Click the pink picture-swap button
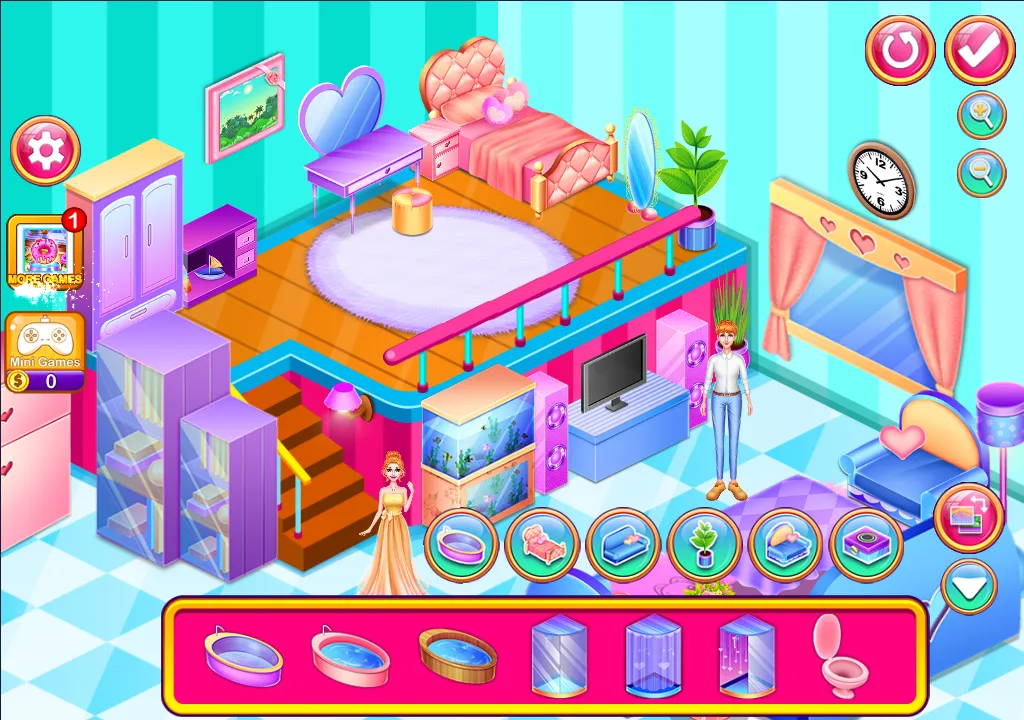Image resolution: width=1024 pixels, height=720 pixels. click(x=968, y=516)
